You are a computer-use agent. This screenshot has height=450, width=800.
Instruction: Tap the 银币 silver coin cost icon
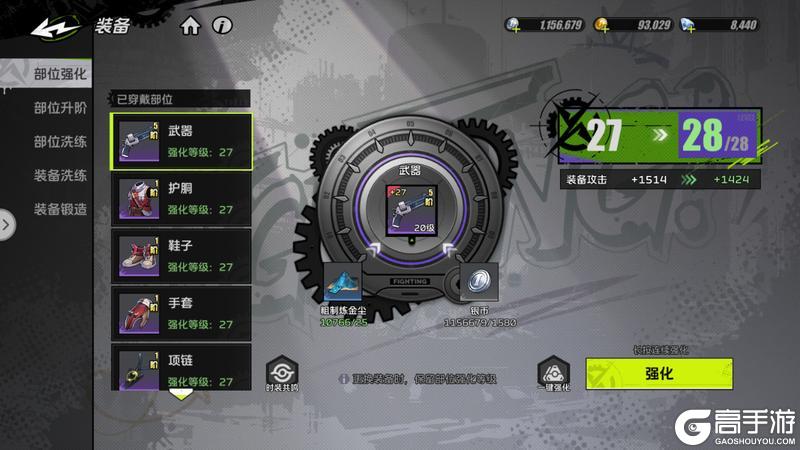pyautogui.click(x=478, y=281)
